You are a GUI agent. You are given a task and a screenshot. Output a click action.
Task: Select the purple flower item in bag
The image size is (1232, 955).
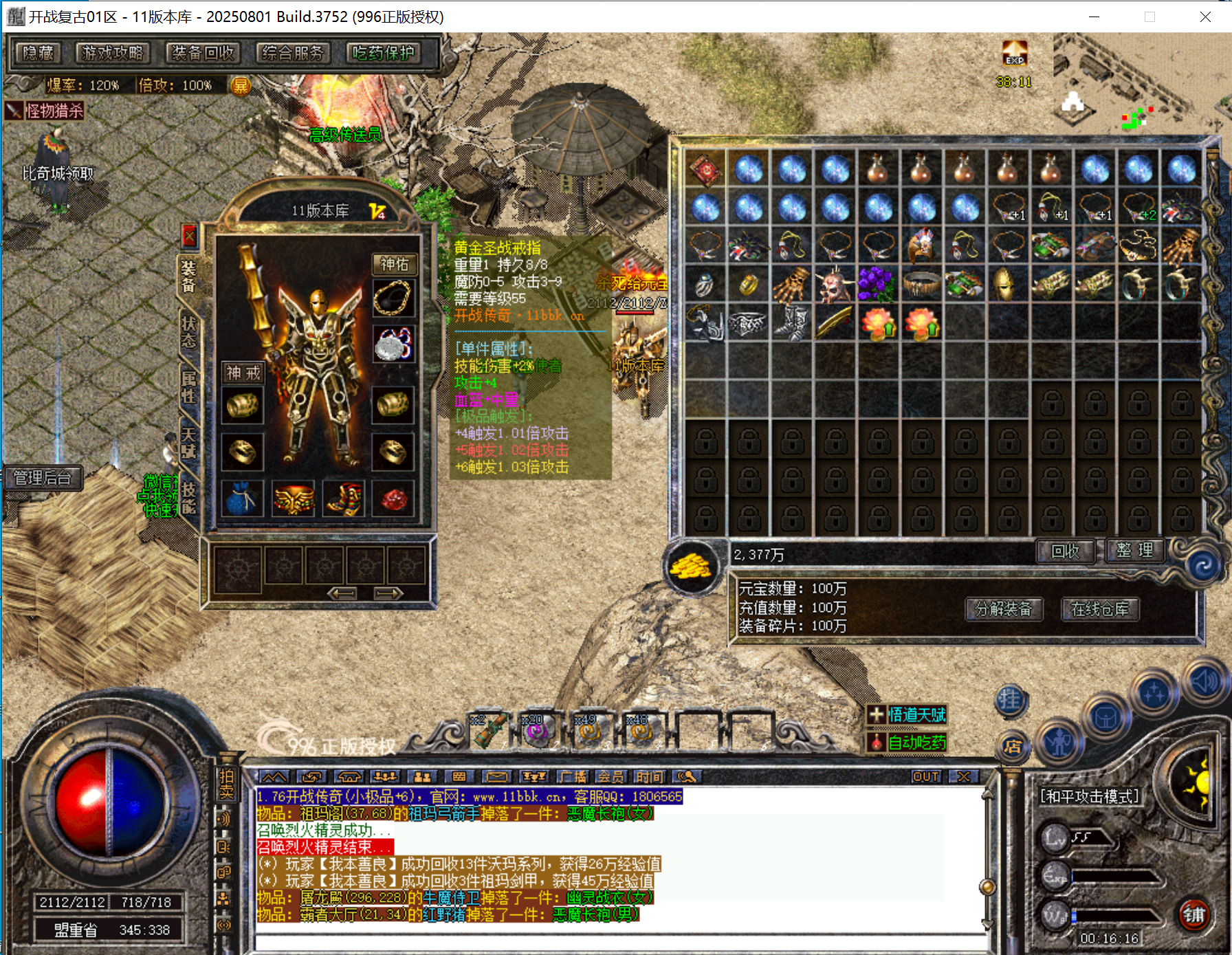tap(877, 284)
